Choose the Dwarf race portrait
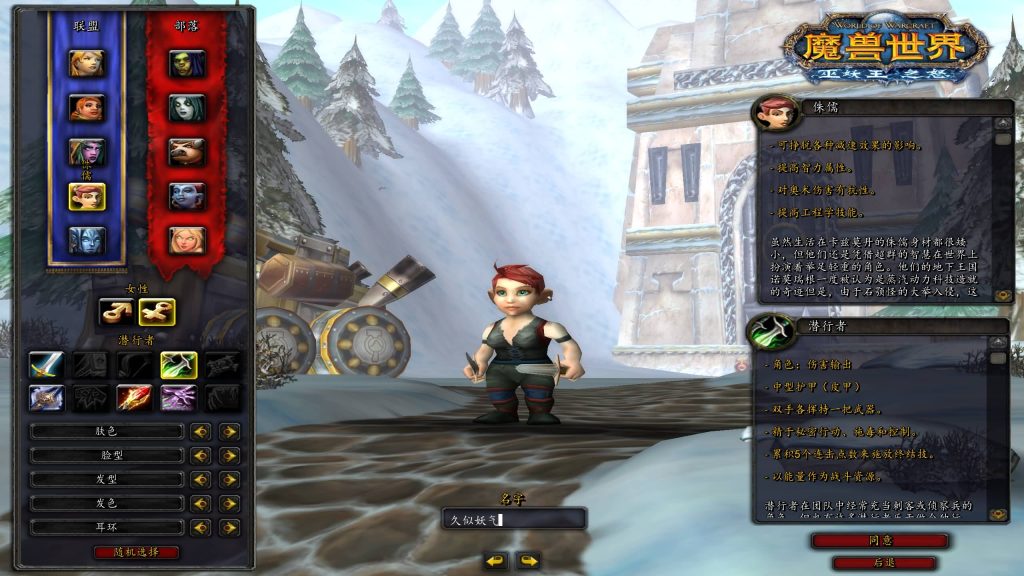Image resolution: width=1024 pixels, height=576 pixels. point(86,107)
